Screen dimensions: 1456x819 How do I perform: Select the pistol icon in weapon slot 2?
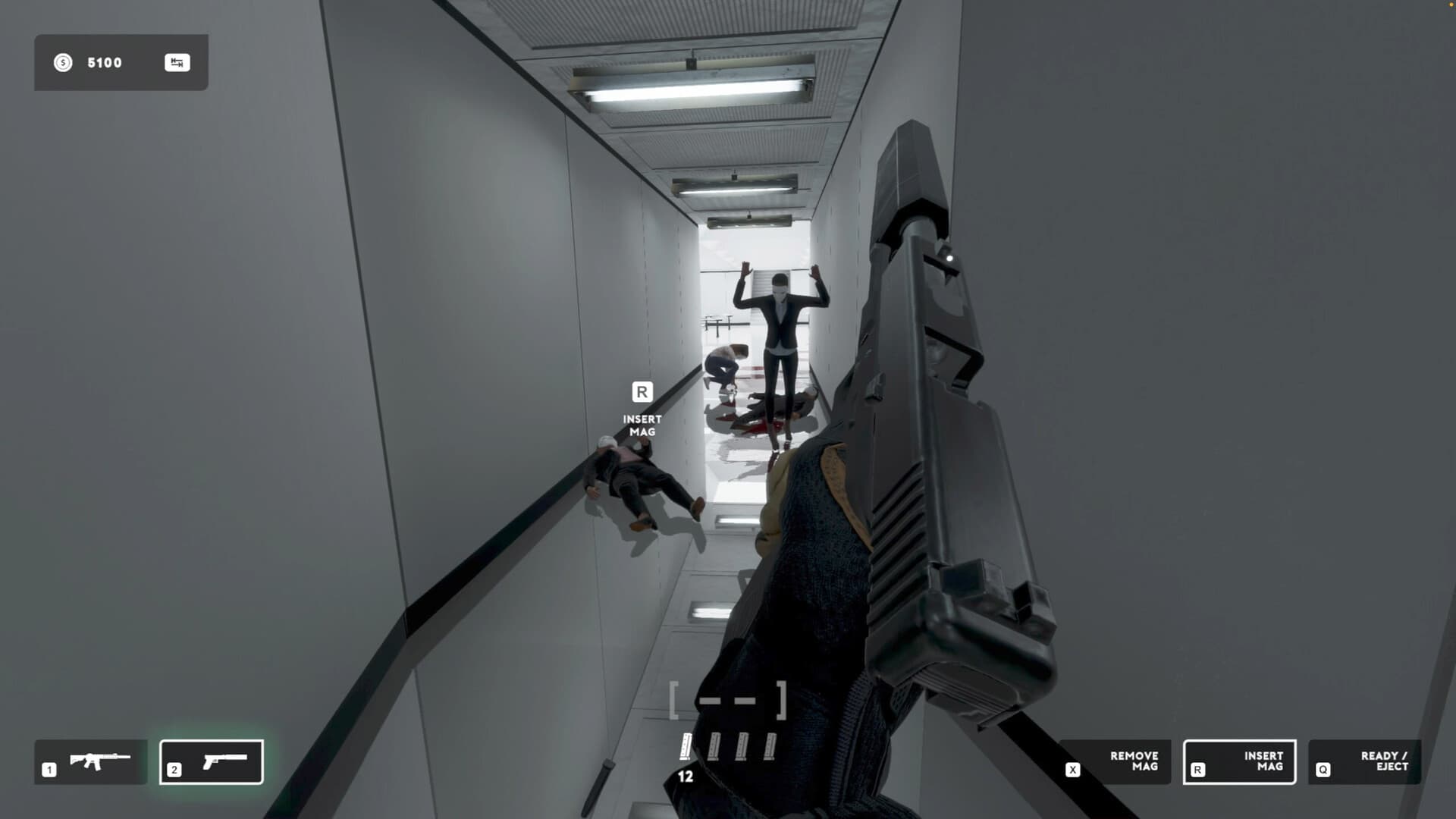tap(224, 761)
